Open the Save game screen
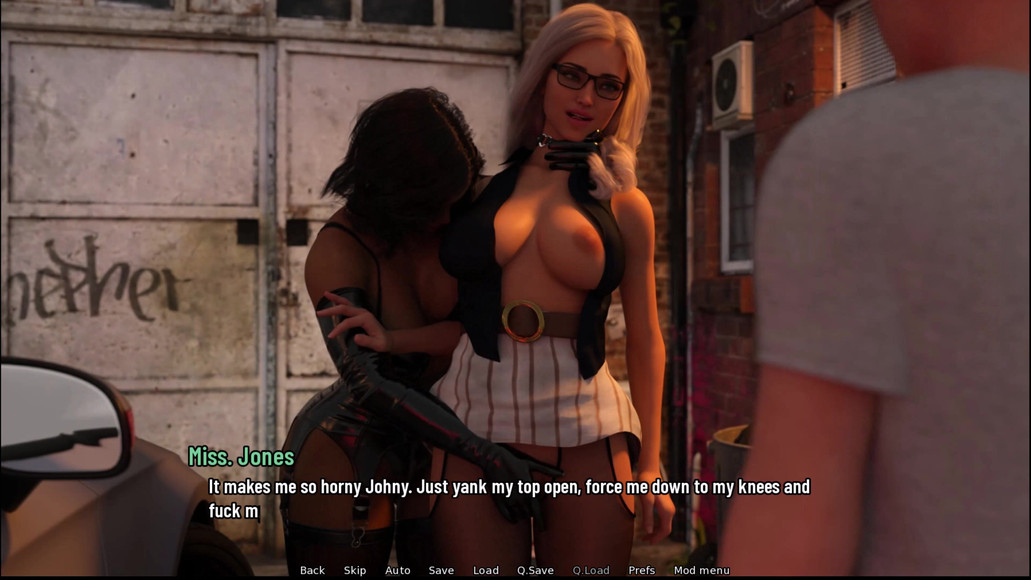The image size is (1031, 580). [x=441, y=570]
